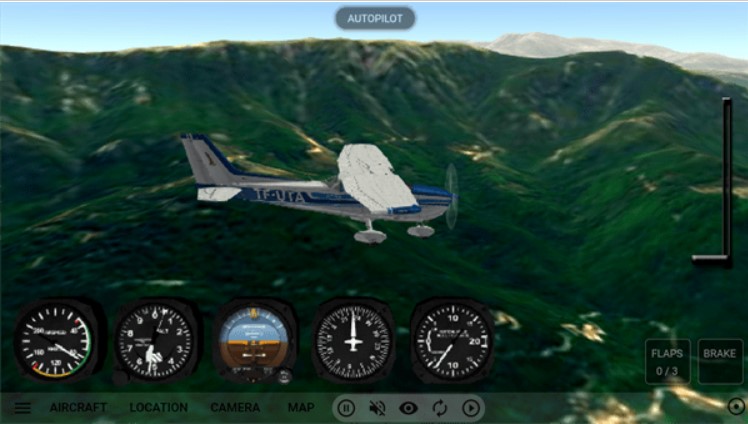Open the AIRCRAFT selection menu

[x=78, y=407]
